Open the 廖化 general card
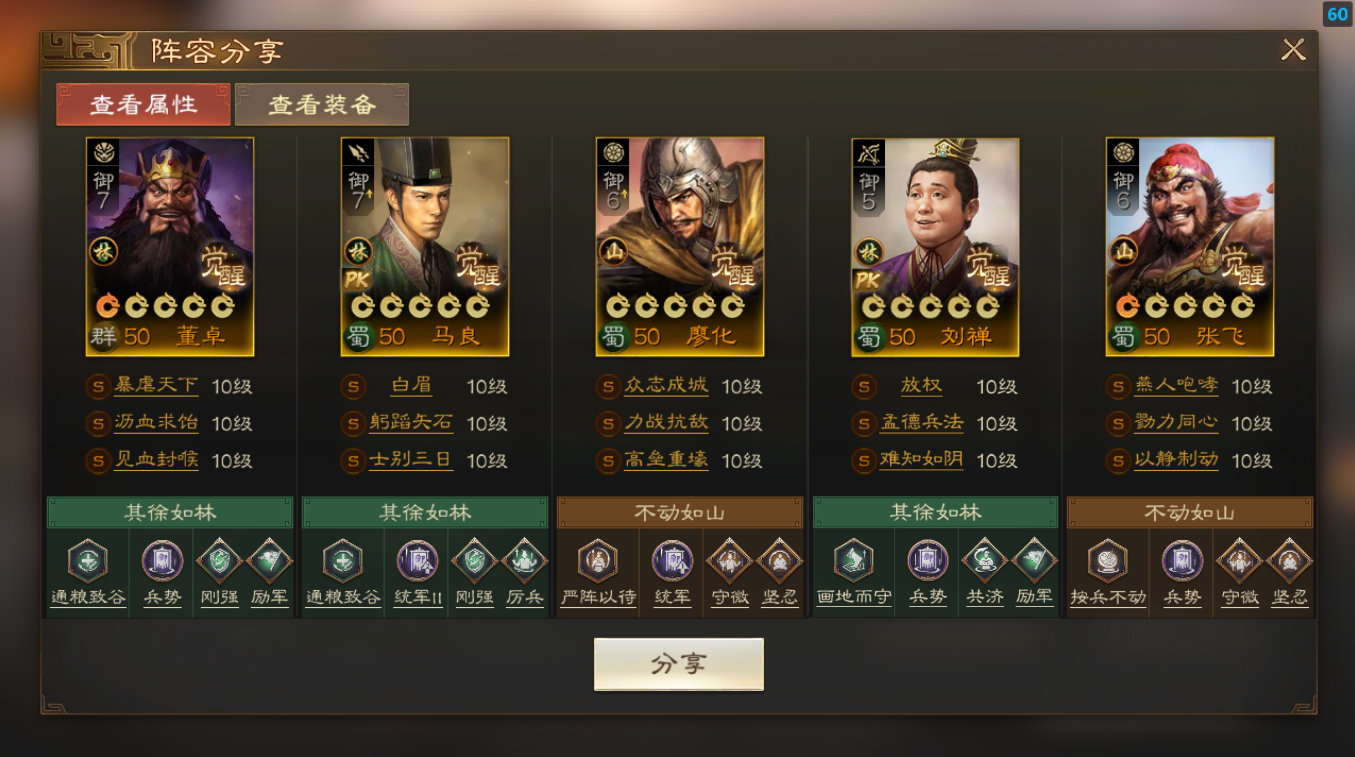The height and width of the screenshot is (757, 1355). pyautogui.click(x=680, y=246)
